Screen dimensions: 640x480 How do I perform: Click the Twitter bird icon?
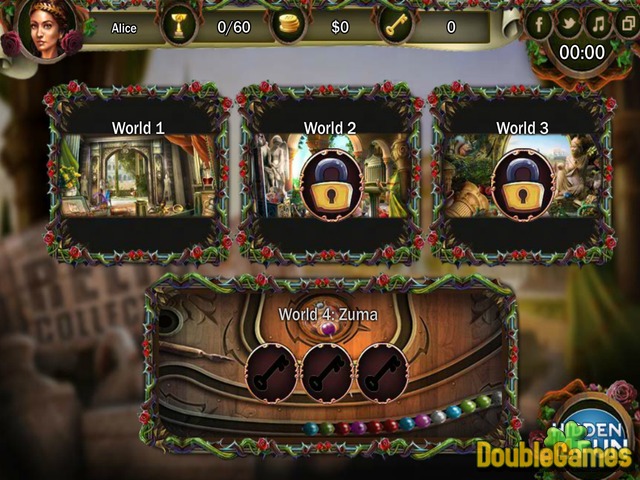coord(569,22)
